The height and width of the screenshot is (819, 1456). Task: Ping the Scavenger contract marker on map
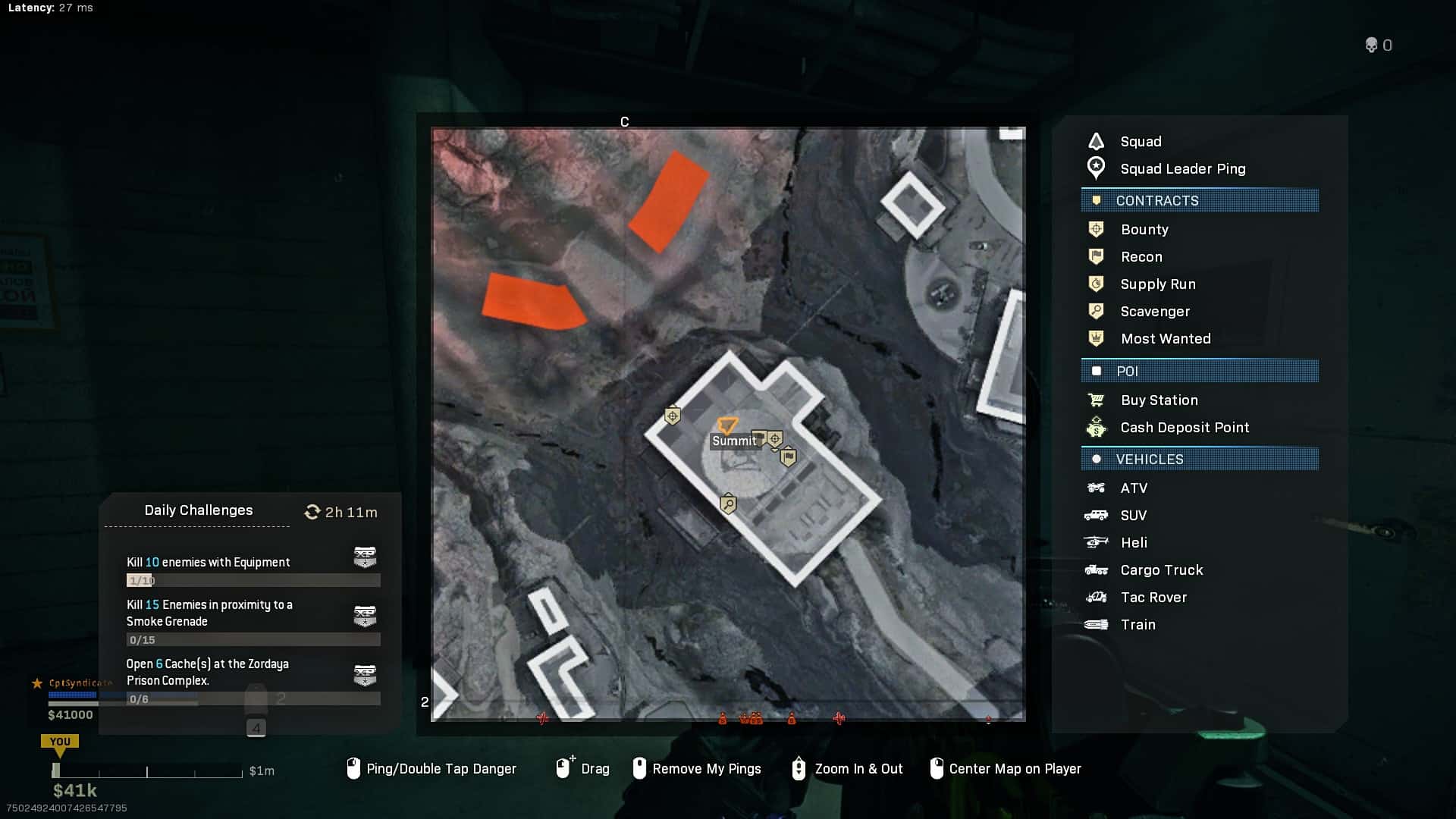tap(728, 504)
